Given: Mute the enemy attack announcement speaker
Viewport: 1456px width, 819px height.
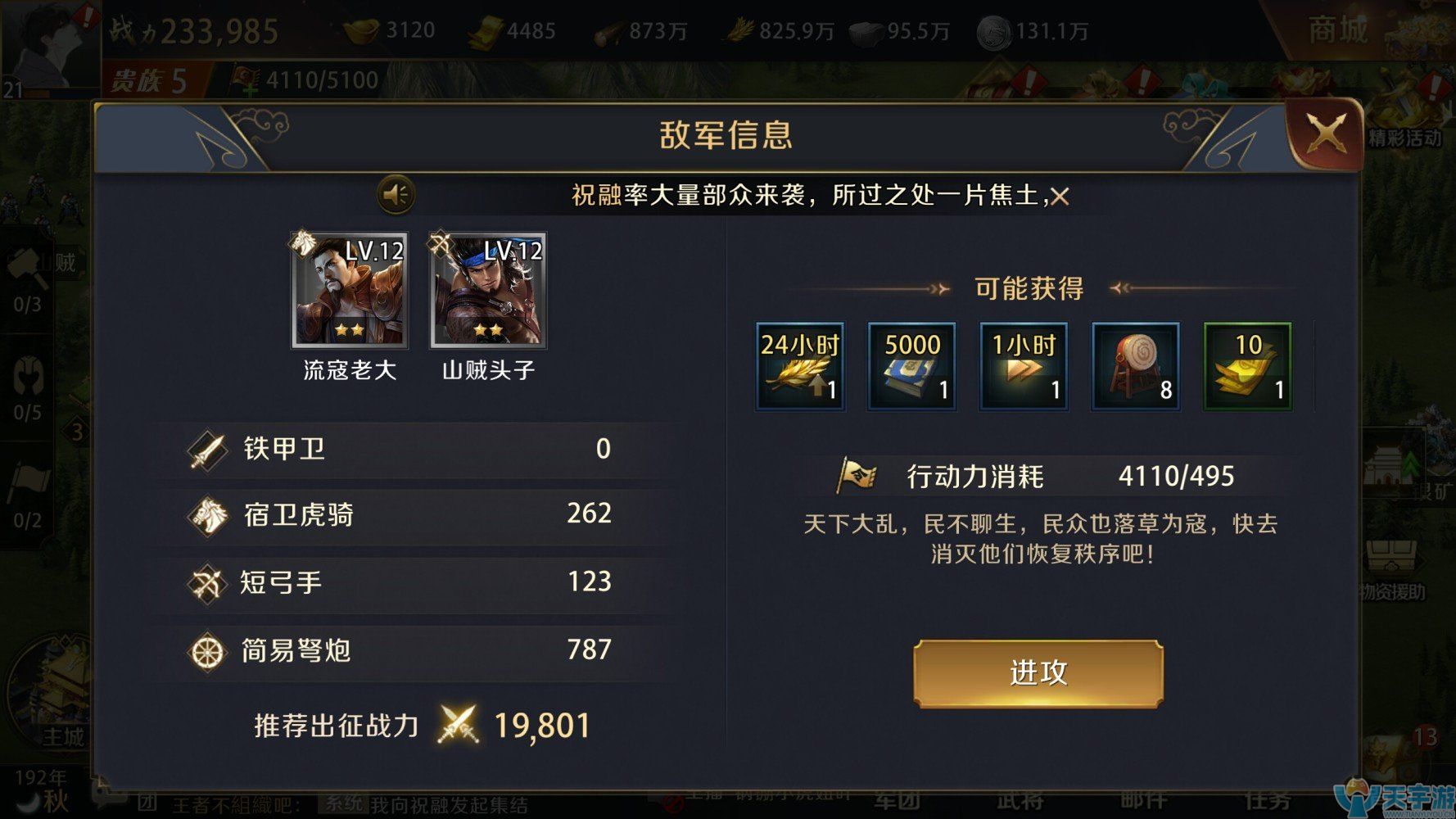Looking at the screenshot, I should click(396, 194).
